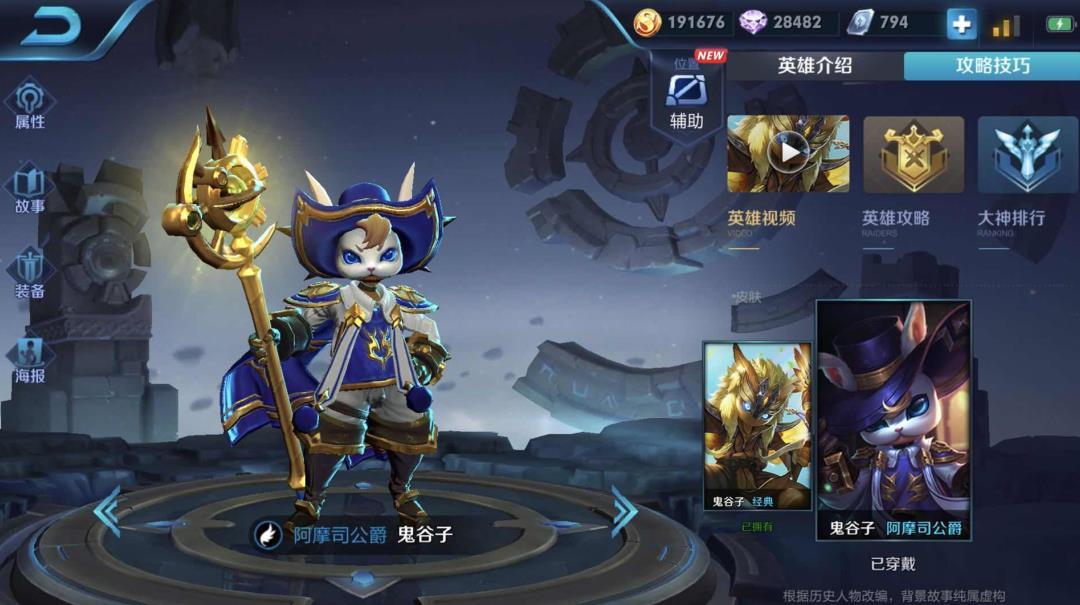Add currency with the blue plus button
1080x605 pixels.
click(962, 25)
